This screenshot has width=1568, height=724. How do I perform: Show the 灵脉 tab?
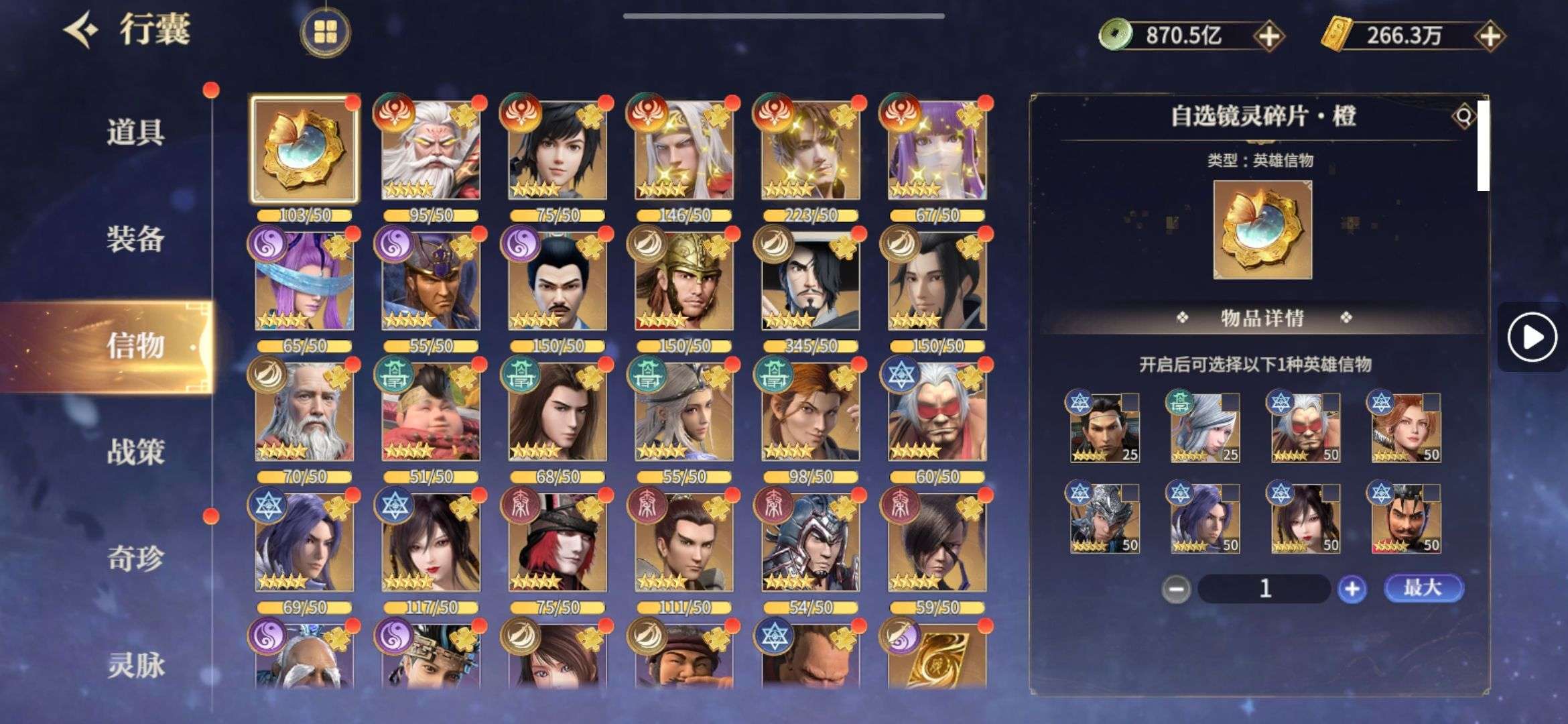pyautogui.click(x=135, y=665)
